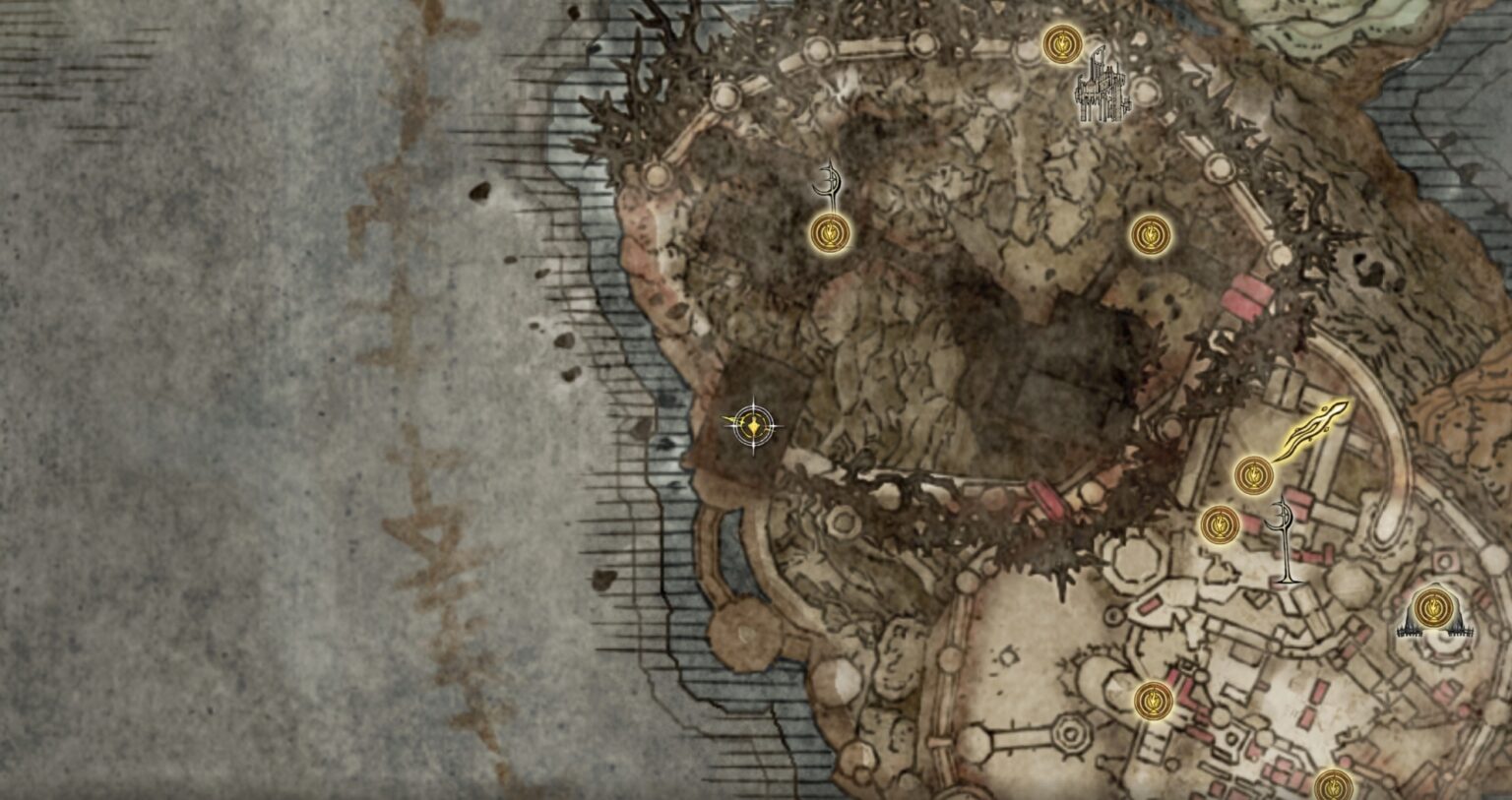The height and width of the screenshot is (800, 1512).
Task: Click the site of grace right of the crater
Action: 1150,233
